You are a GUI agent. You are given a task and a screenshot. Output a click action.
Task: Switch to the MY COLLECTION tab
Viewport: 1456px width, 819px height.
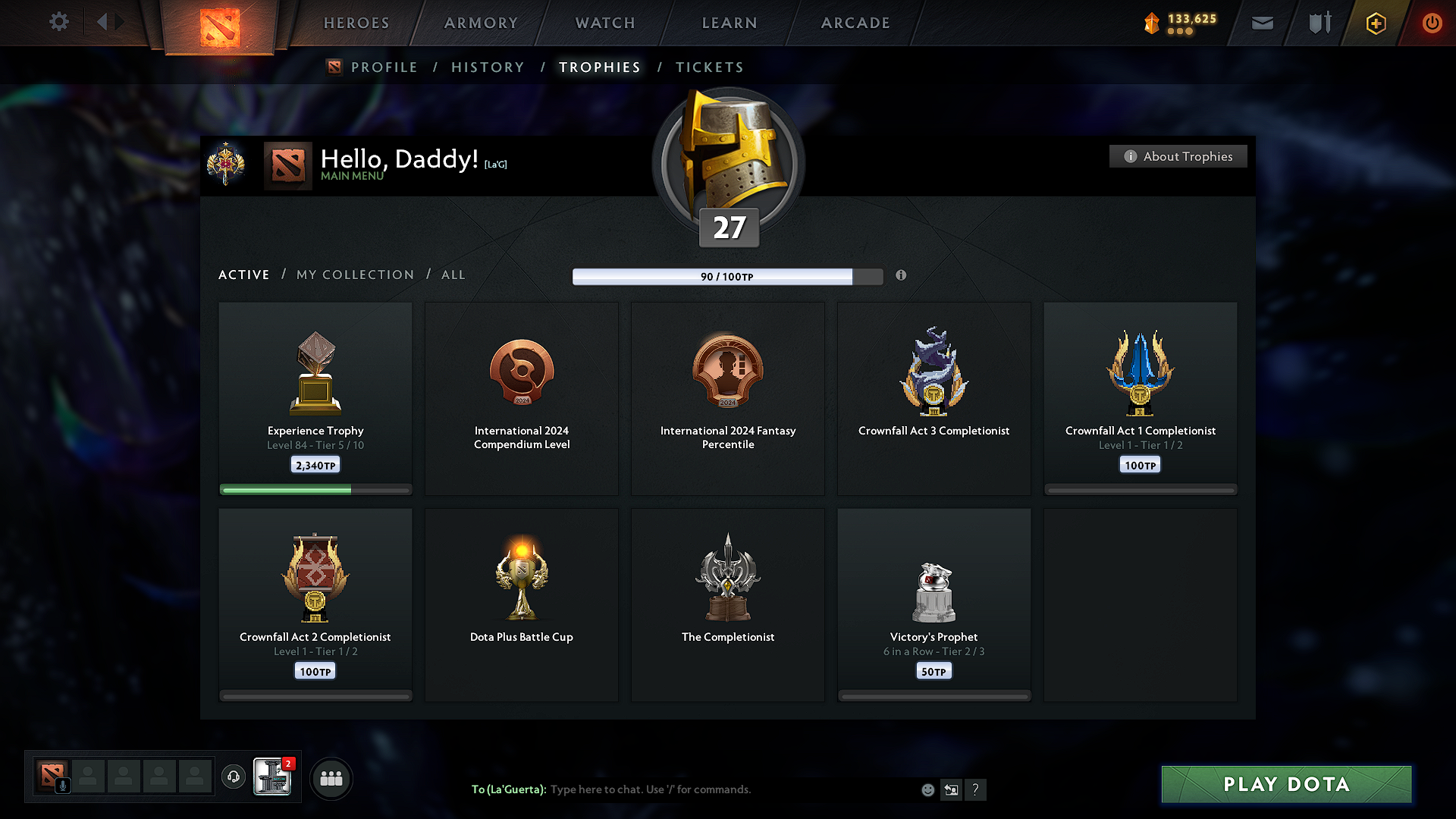pos(354,275)
